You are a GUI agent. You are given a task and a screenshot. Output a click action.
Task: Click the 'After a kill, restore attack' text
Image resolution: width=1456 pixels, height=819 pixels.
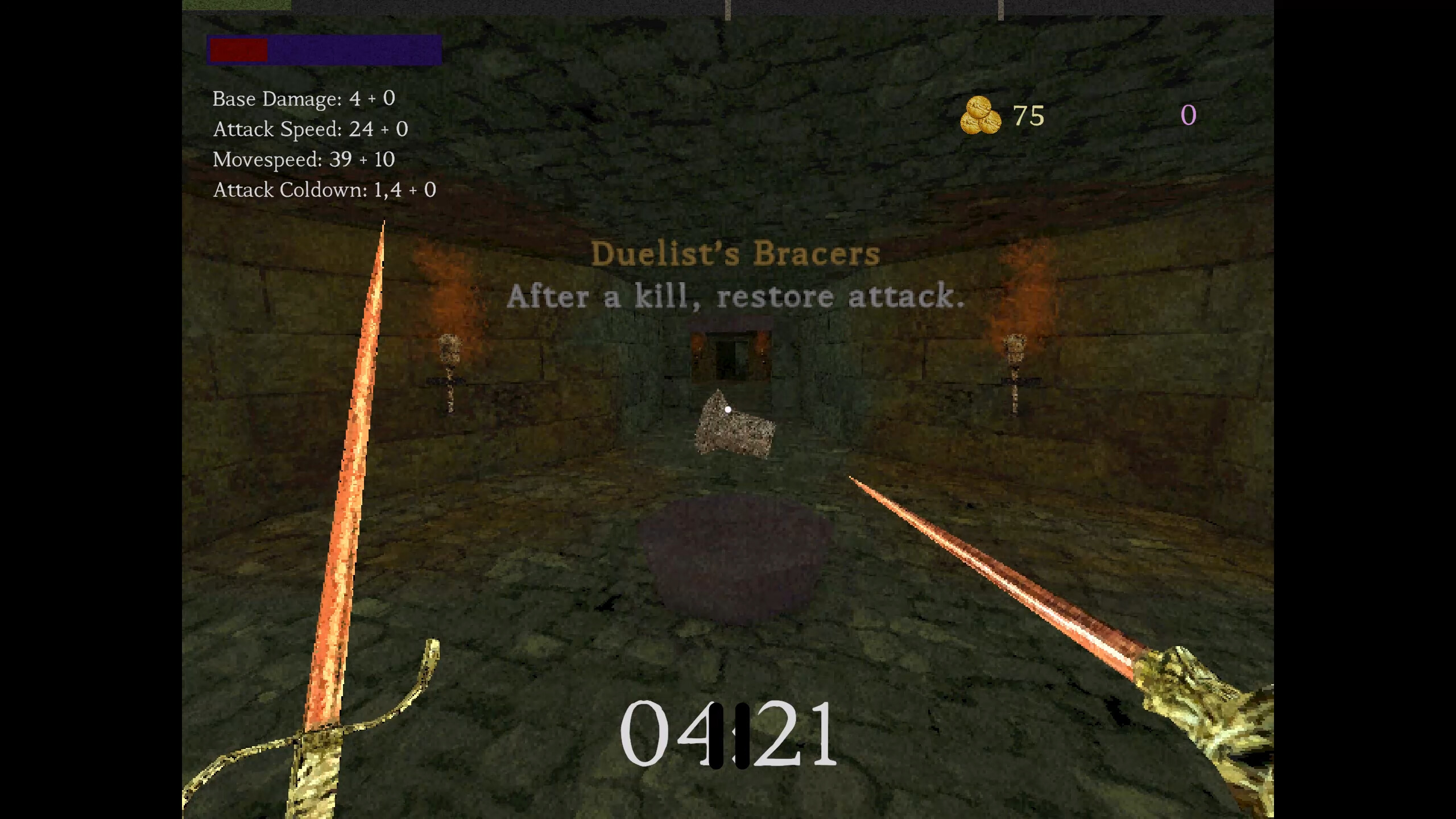pyautogui.click(x=737, y=296)
